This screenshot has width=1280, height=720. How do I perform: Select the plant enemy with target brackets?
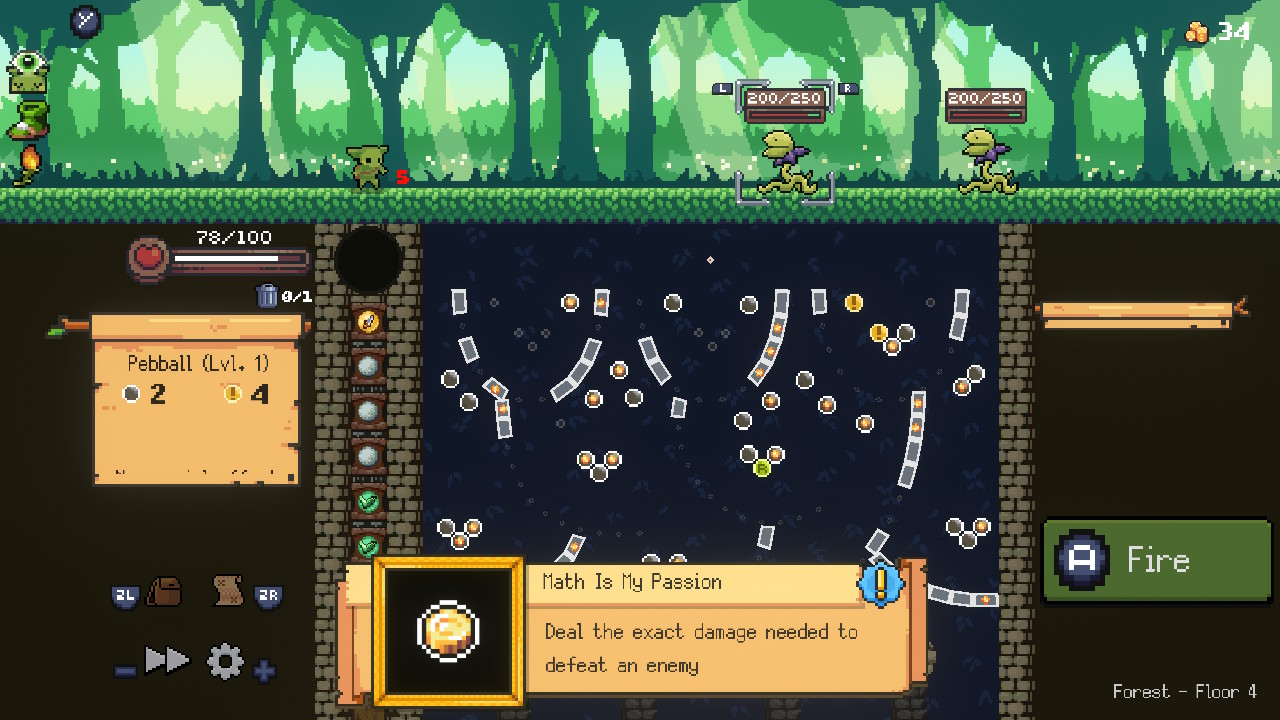785,160
